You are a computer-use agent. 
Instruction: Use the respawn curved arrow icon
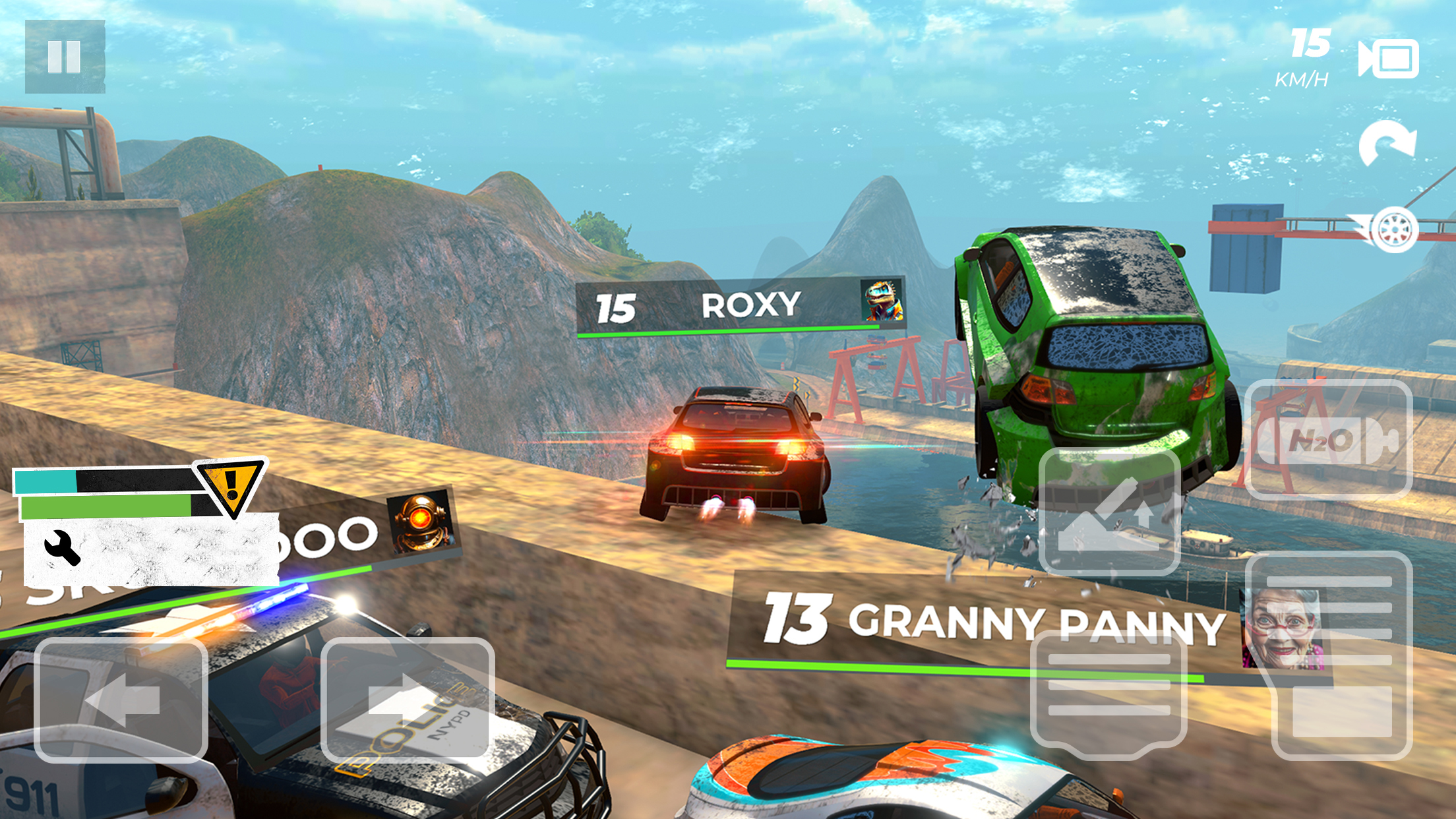1387,142
